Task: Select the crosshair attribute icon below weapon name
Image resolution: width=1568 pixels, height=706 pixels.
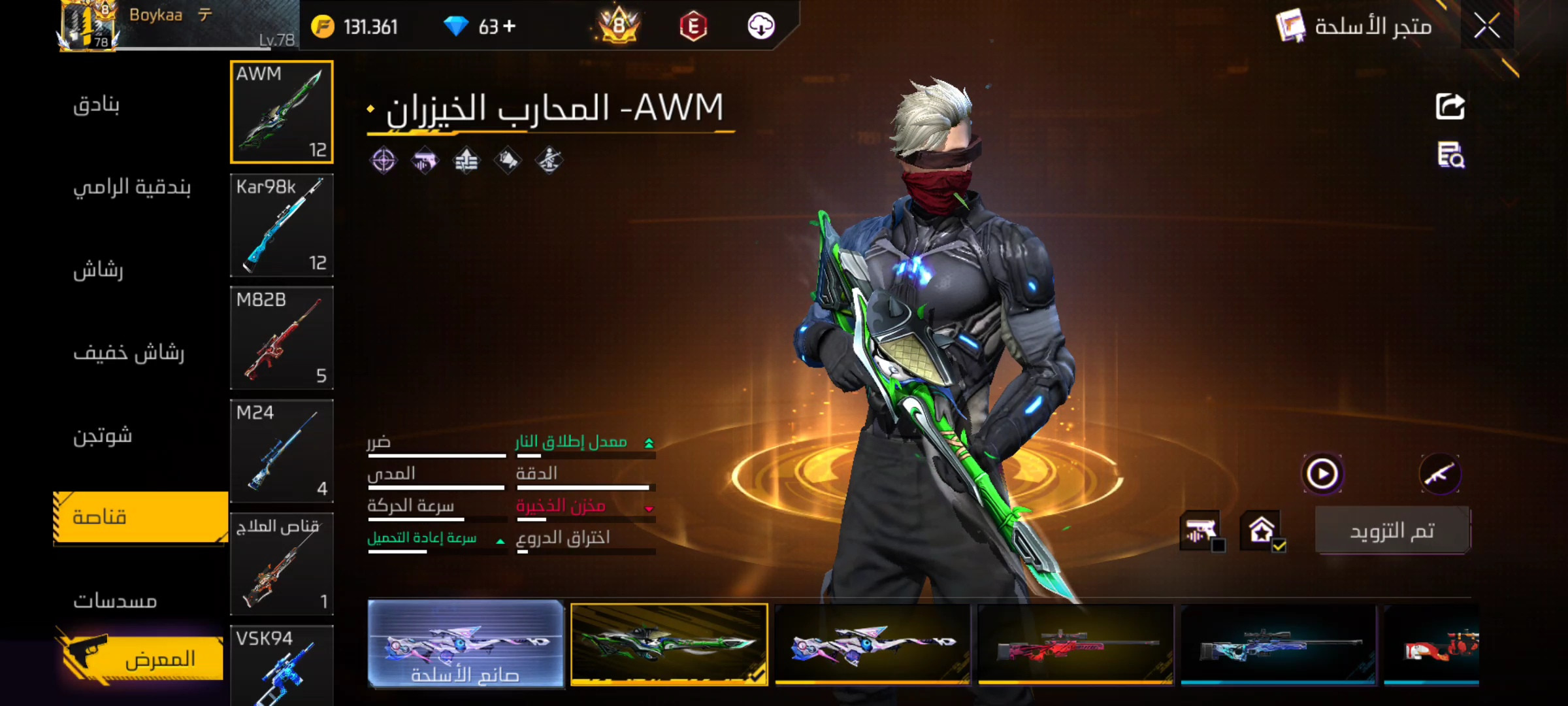Action: (x=383, y=161)
